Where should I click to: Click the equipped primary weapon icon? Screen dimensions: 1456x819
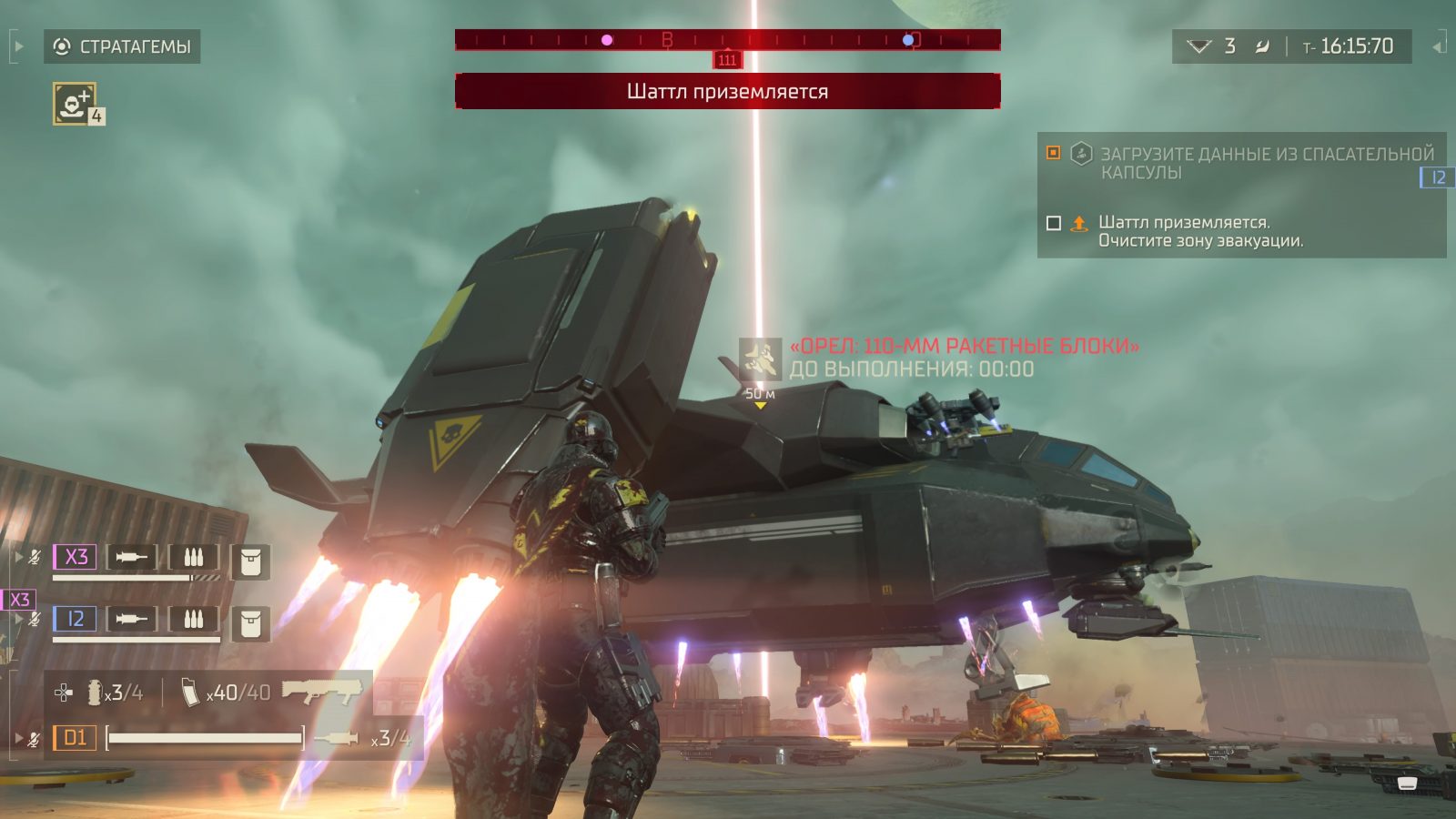[x=319, y=692]
